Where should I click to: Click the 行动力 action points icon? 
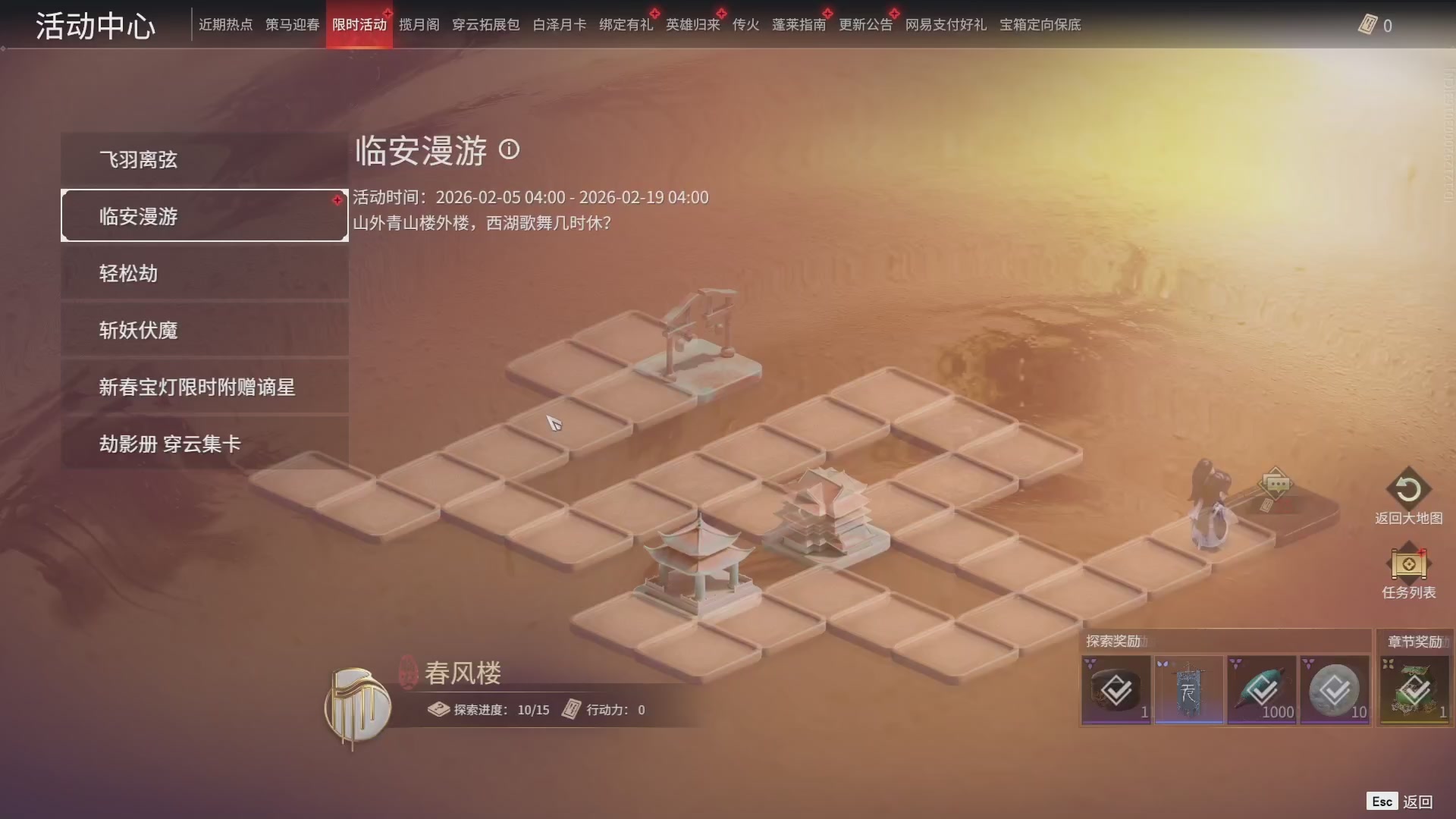tap(570, 710)
